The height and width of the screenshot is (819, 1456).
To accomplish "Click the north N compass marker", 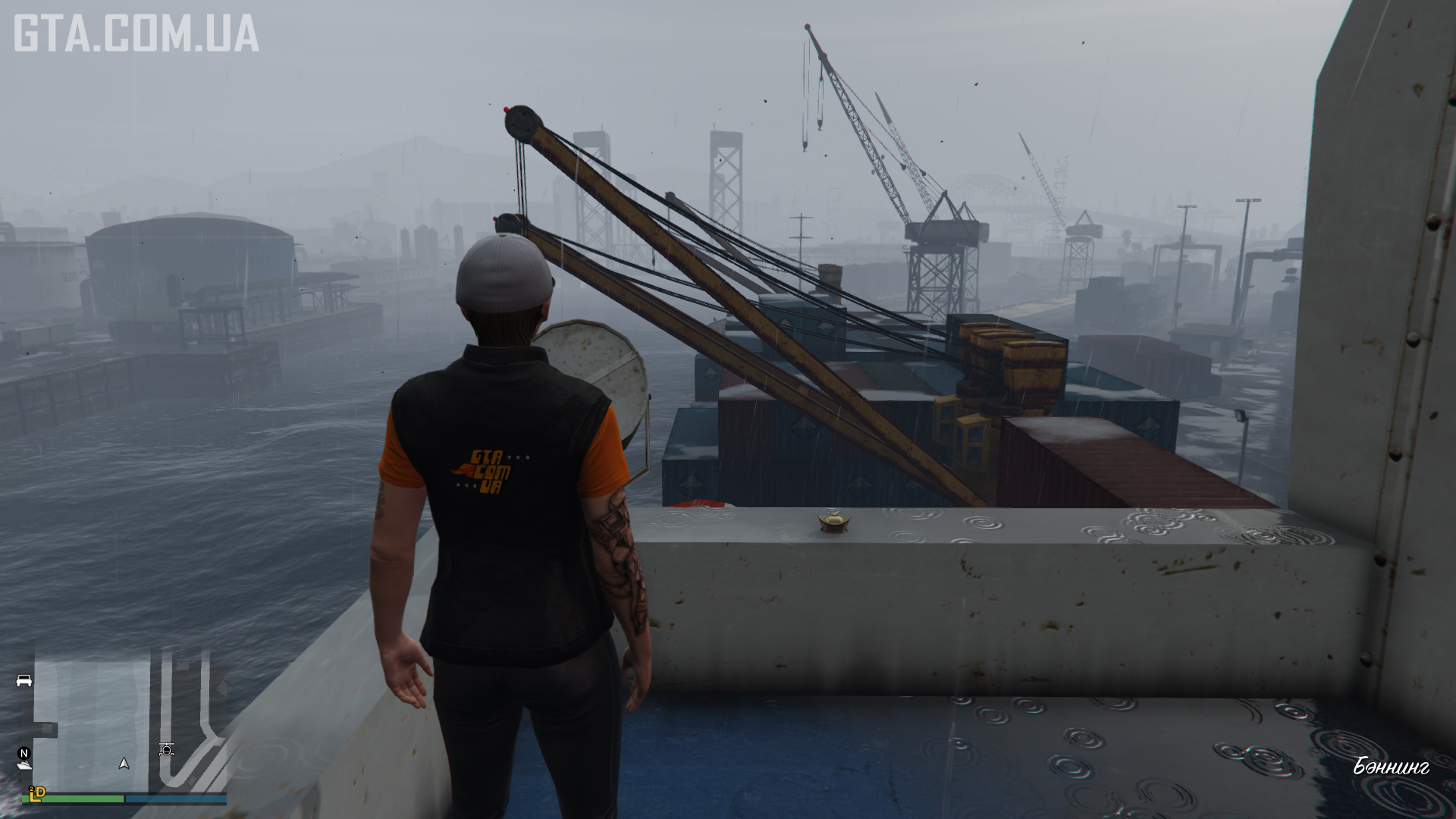I will [24, 753].
